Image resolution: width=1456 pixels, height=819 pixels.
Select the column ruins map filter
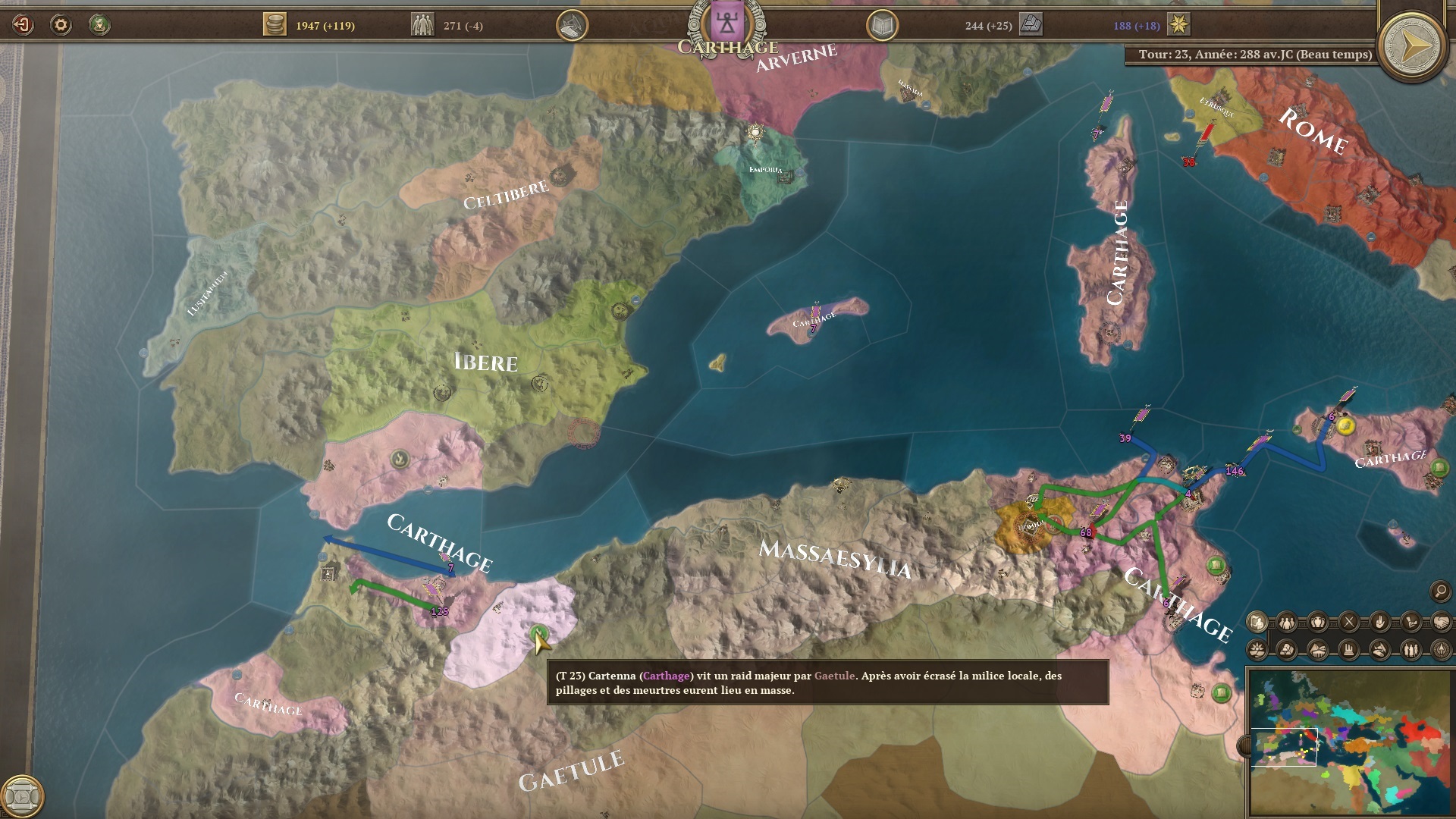click(1349, 650)
